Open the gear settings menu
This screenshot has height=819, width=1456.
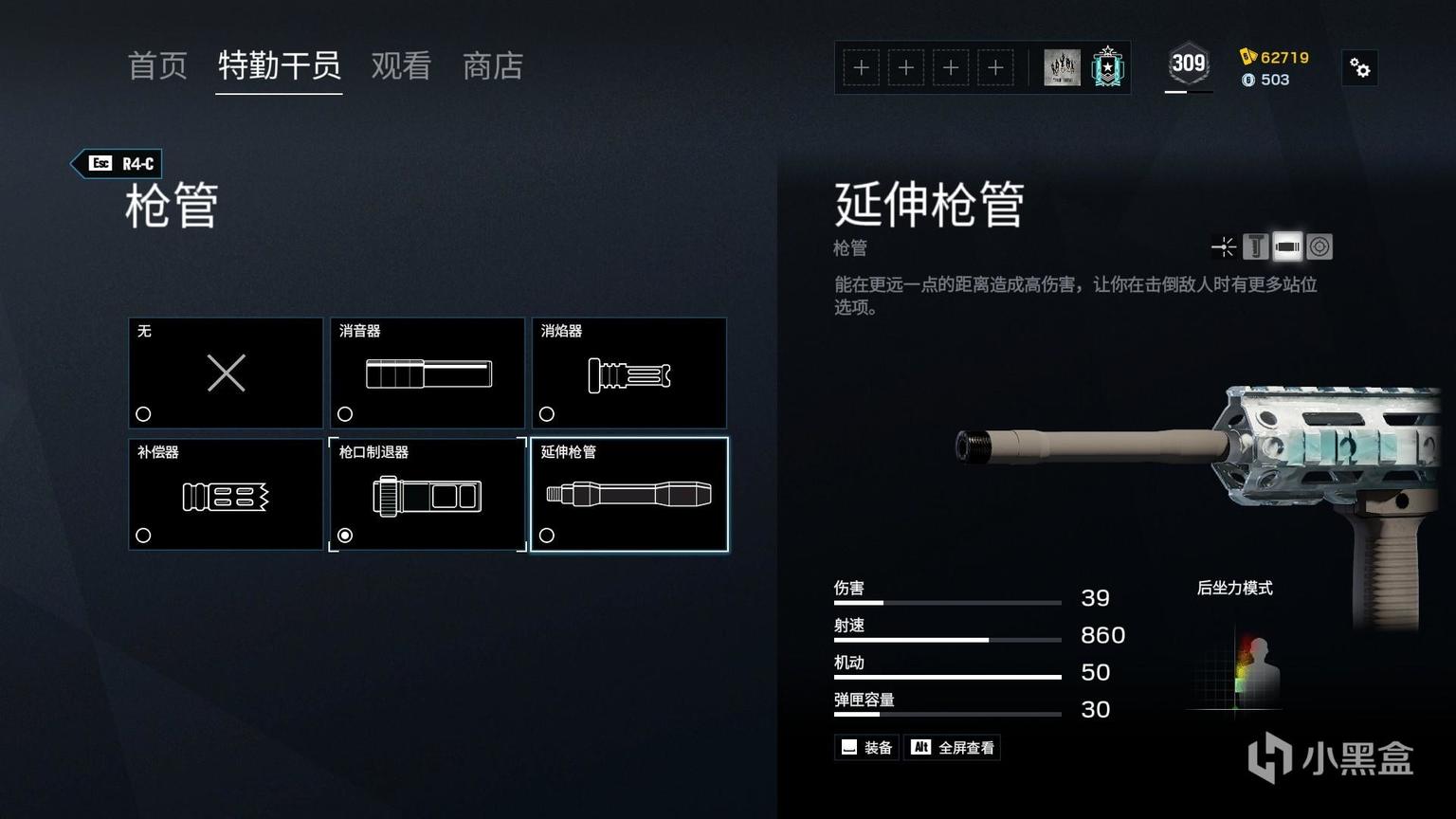[x=1360, y=68]
